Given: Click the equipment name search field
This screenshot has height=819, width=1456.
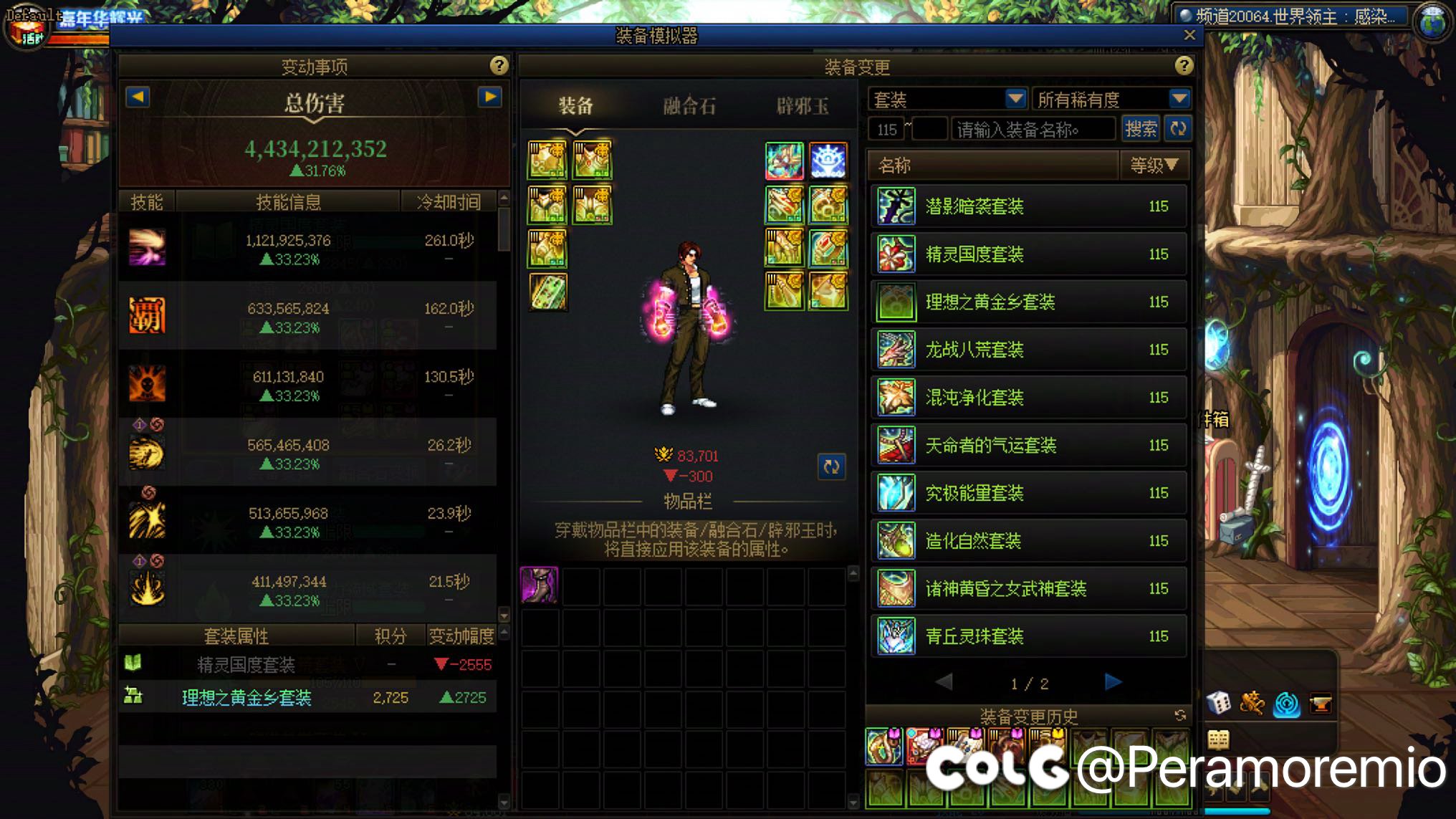Looking at the screenshot, I should (1032, 130).
